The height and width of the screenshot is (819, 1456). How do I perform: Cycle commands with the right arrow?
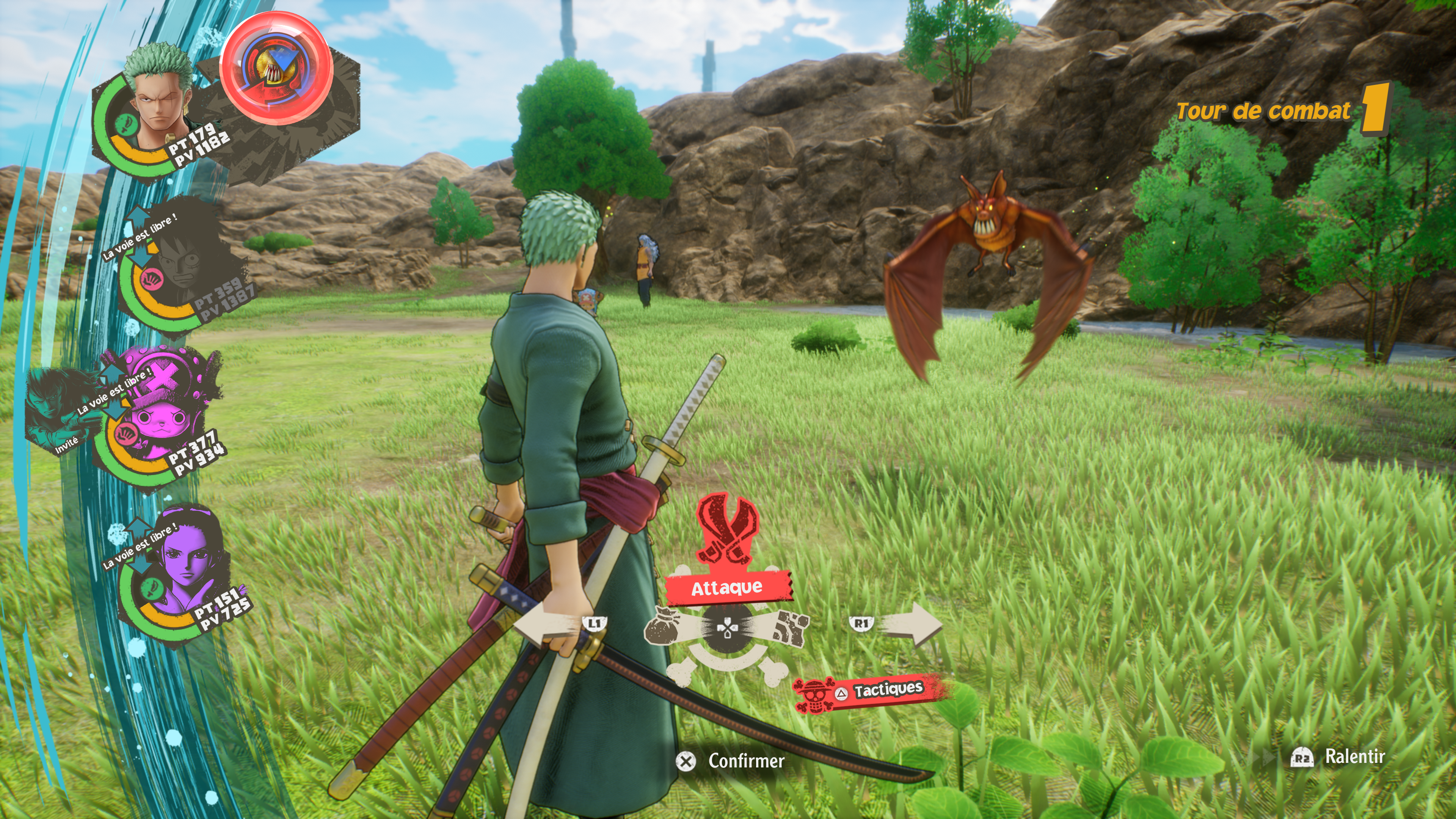[x=910, y=624]
